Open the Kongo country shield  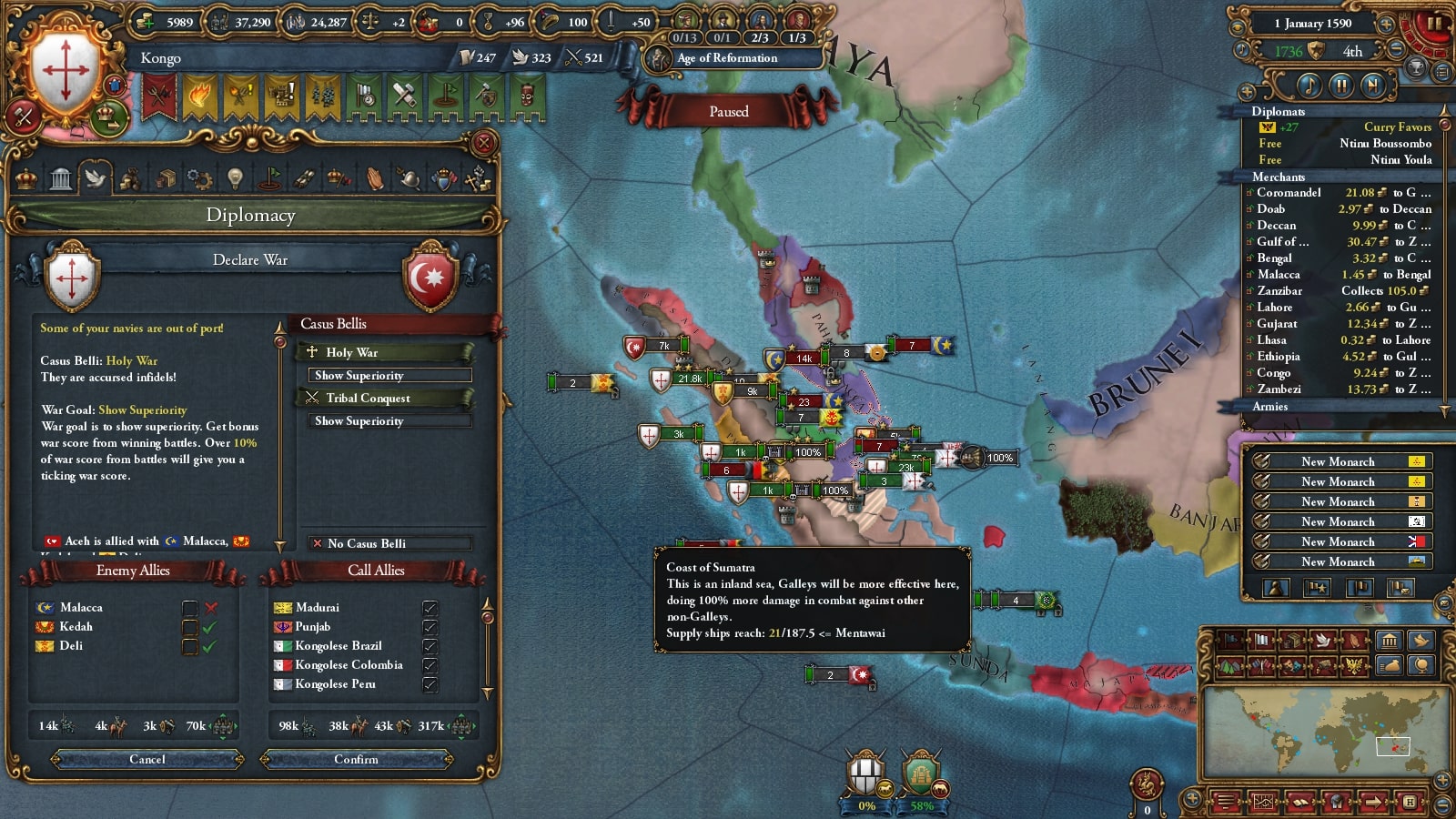pos(64,68)
